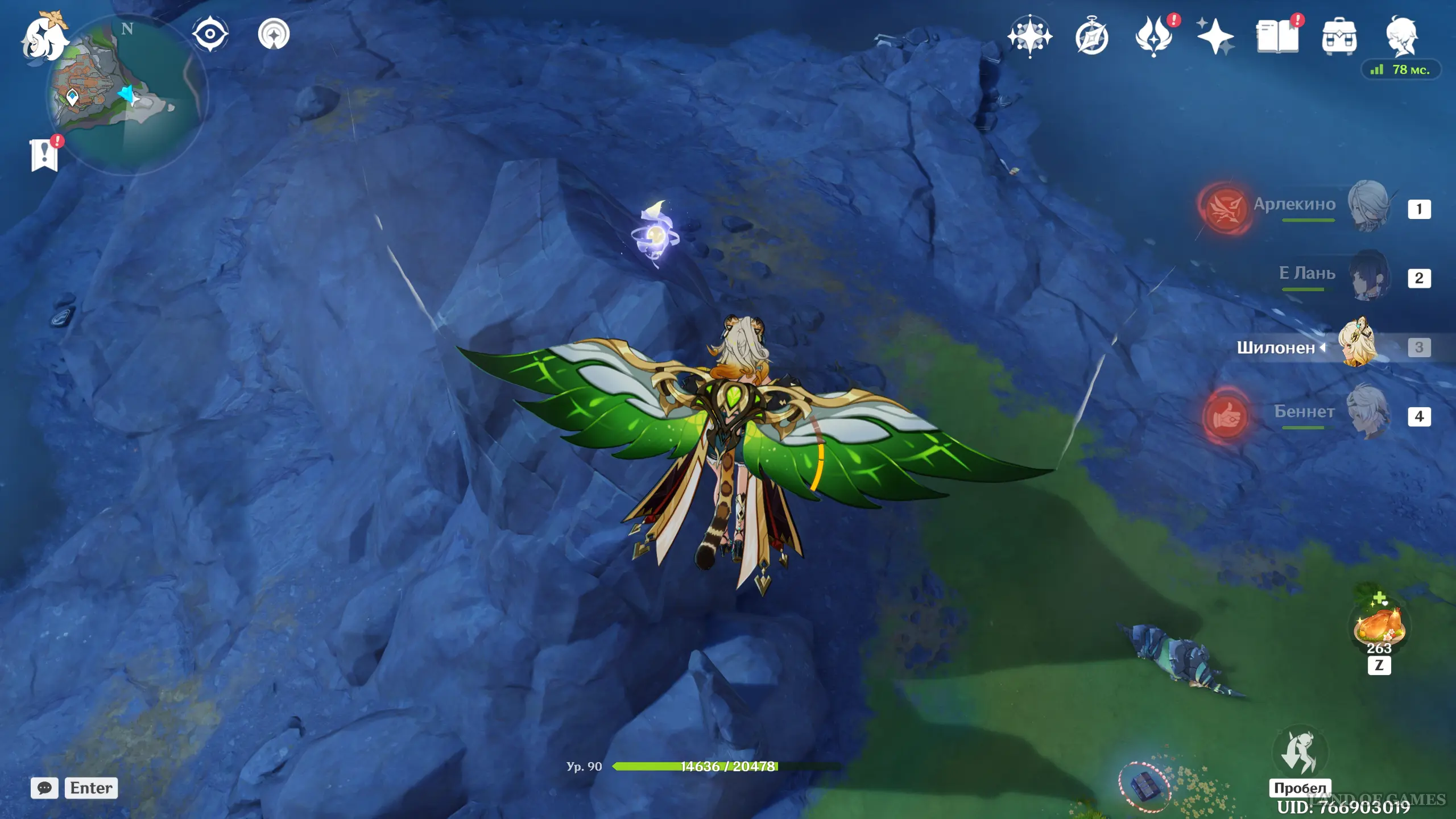Image resolution: width=1456 pixels, height=819 pixels.
Task: Open the round icon beside elemental sight
Action: 274,34
